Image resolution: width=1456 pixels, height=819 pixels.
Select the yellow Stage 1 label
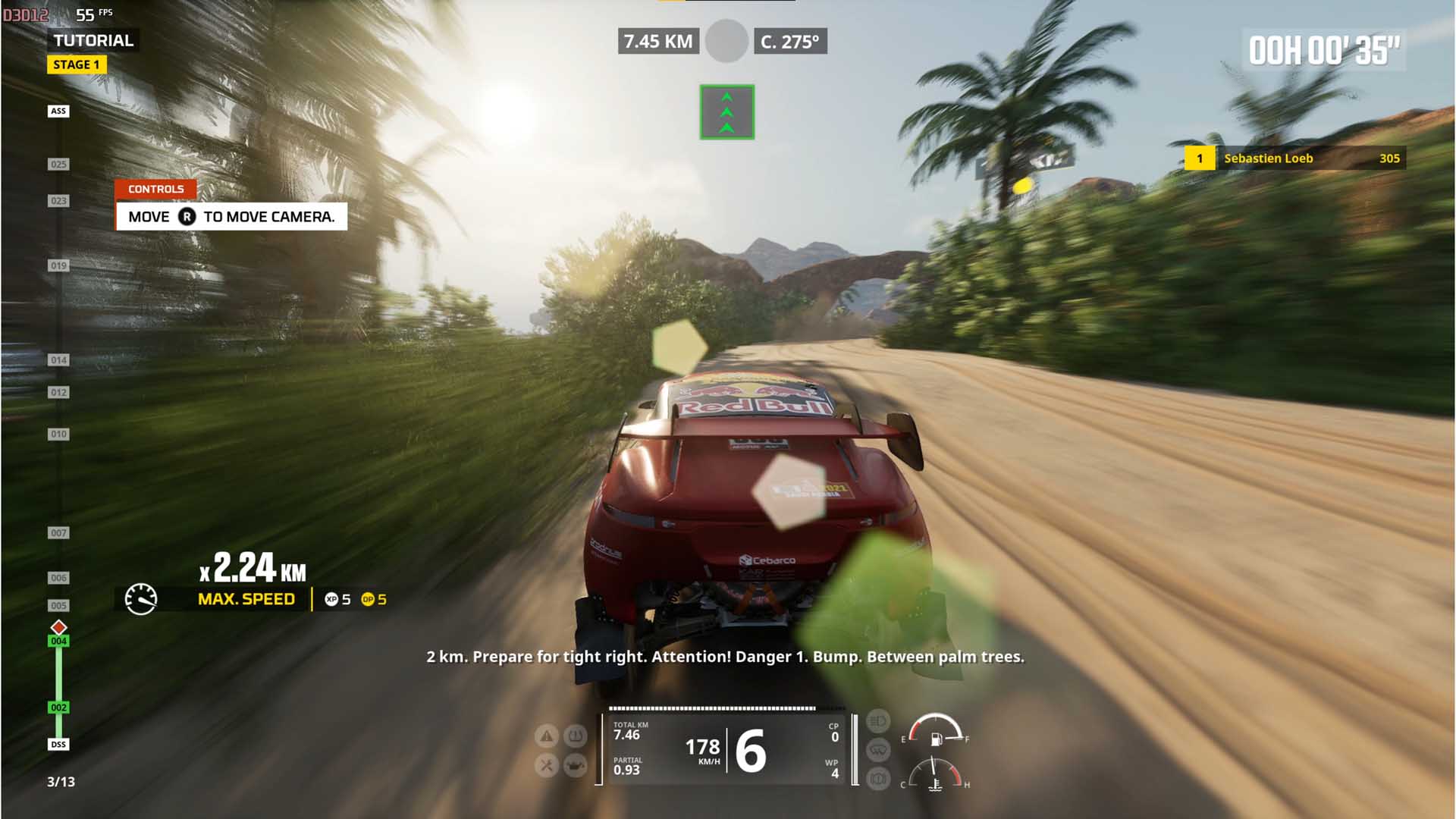coord(76,65)
